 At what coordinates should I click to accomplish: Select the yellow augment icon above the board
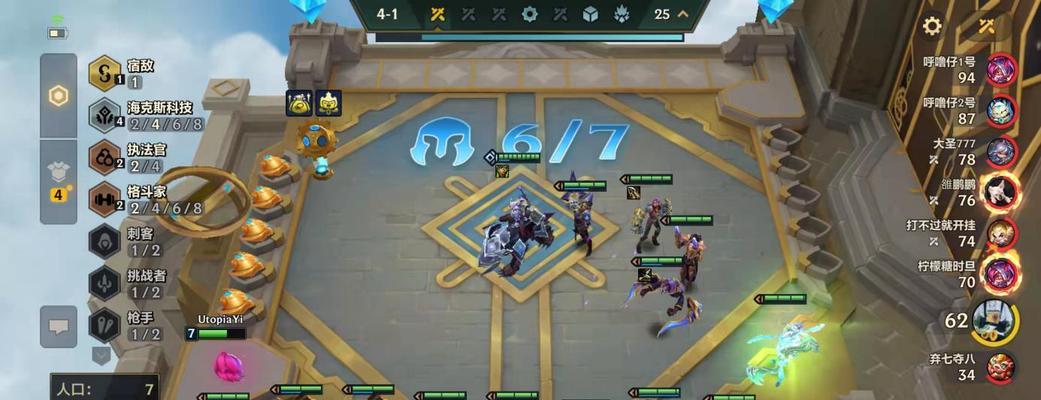pyautogui.click(x=299, y=102)
